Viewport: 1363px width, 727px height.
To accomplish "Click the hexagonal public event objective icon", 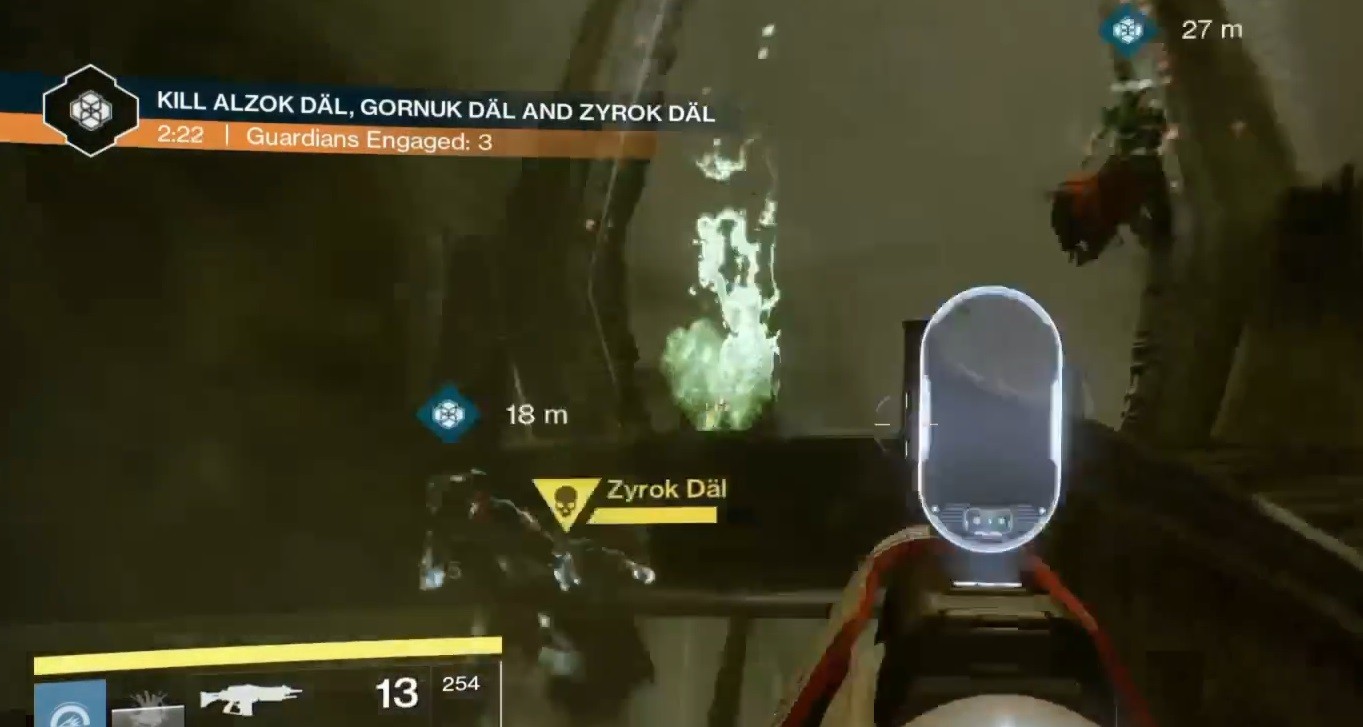I will point(91,110).
